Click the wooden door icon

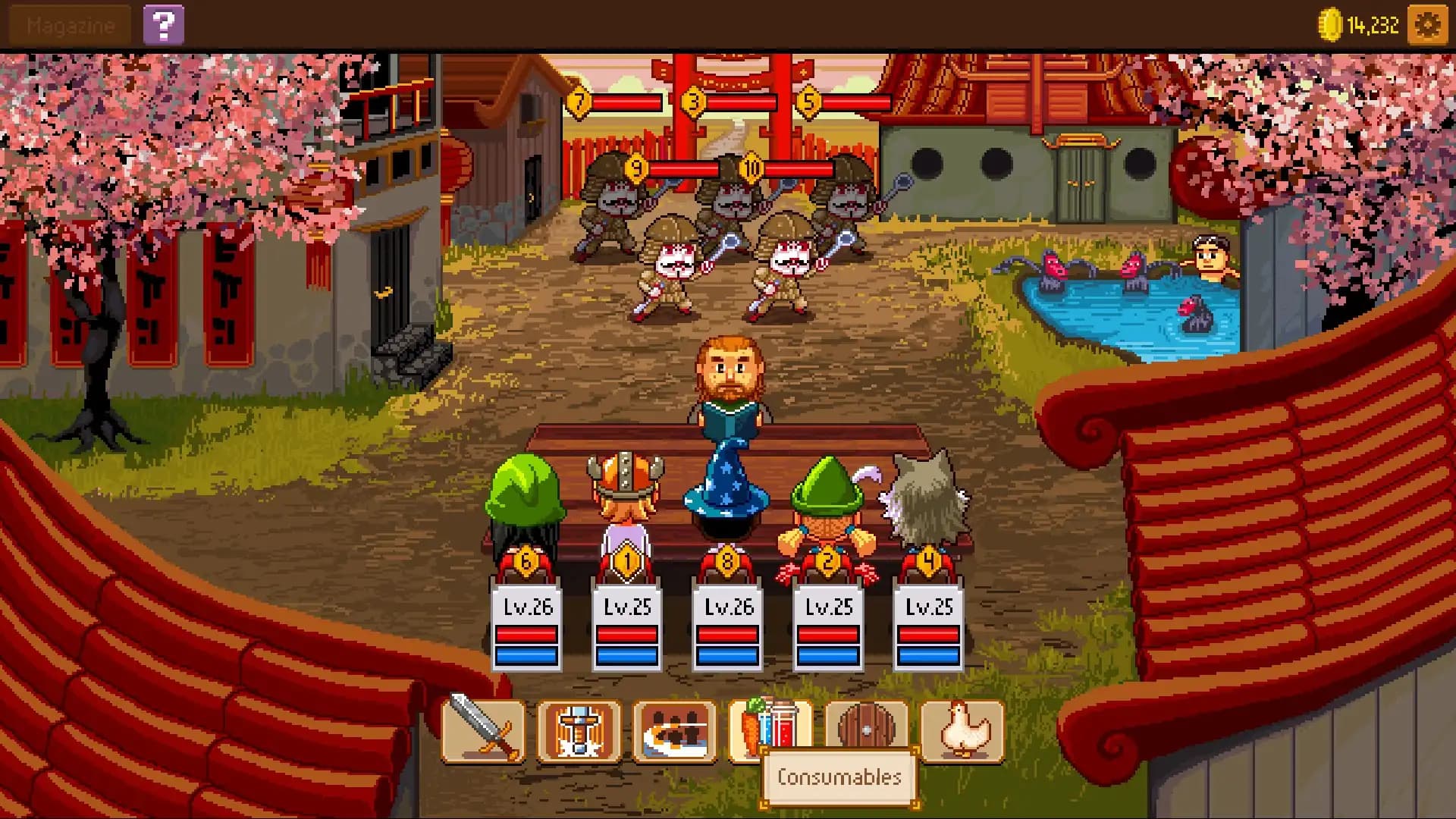867,733
